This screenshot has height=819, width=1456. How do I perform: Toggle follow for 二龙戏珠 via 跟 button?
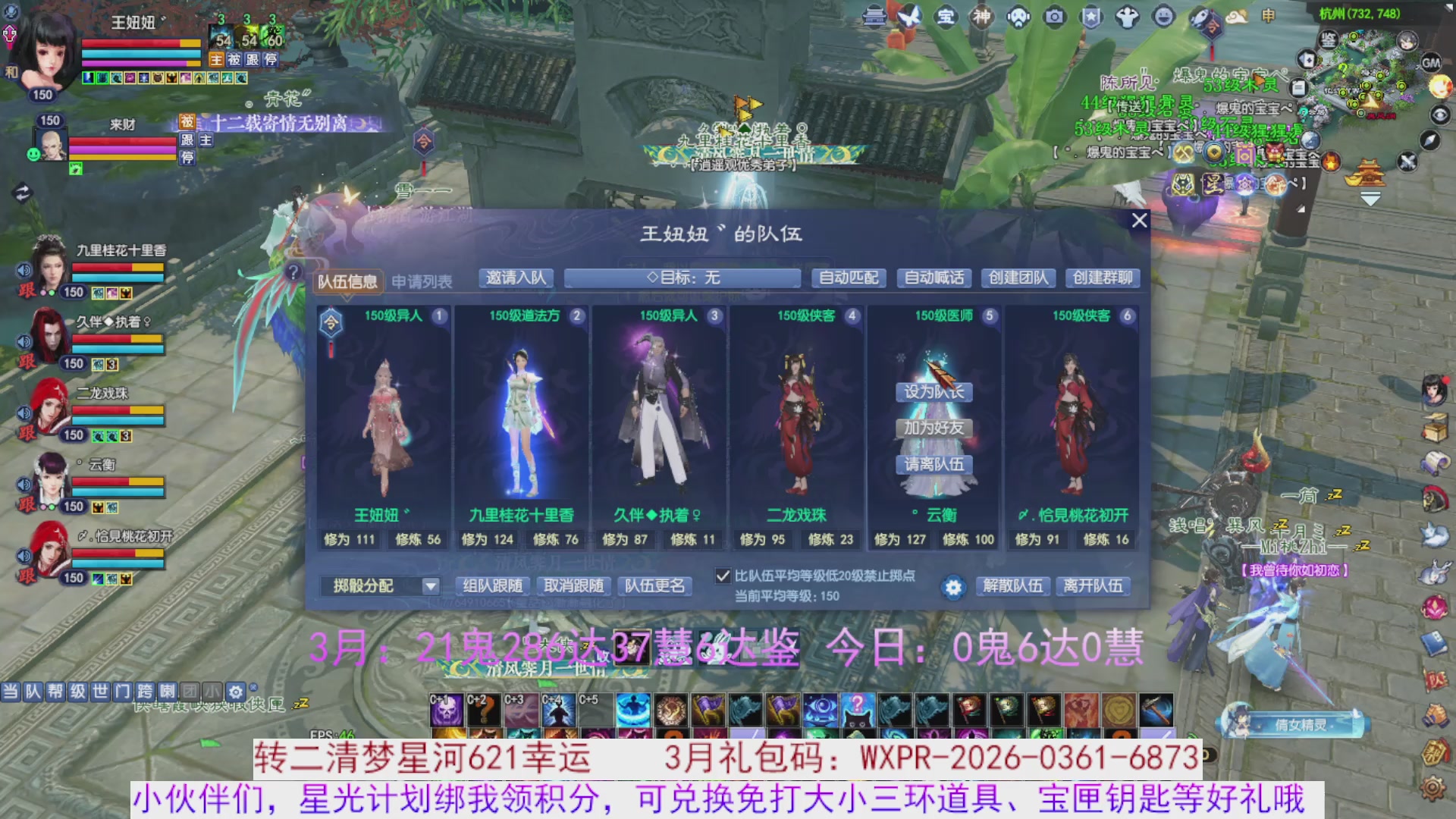(x=27, y=433)
